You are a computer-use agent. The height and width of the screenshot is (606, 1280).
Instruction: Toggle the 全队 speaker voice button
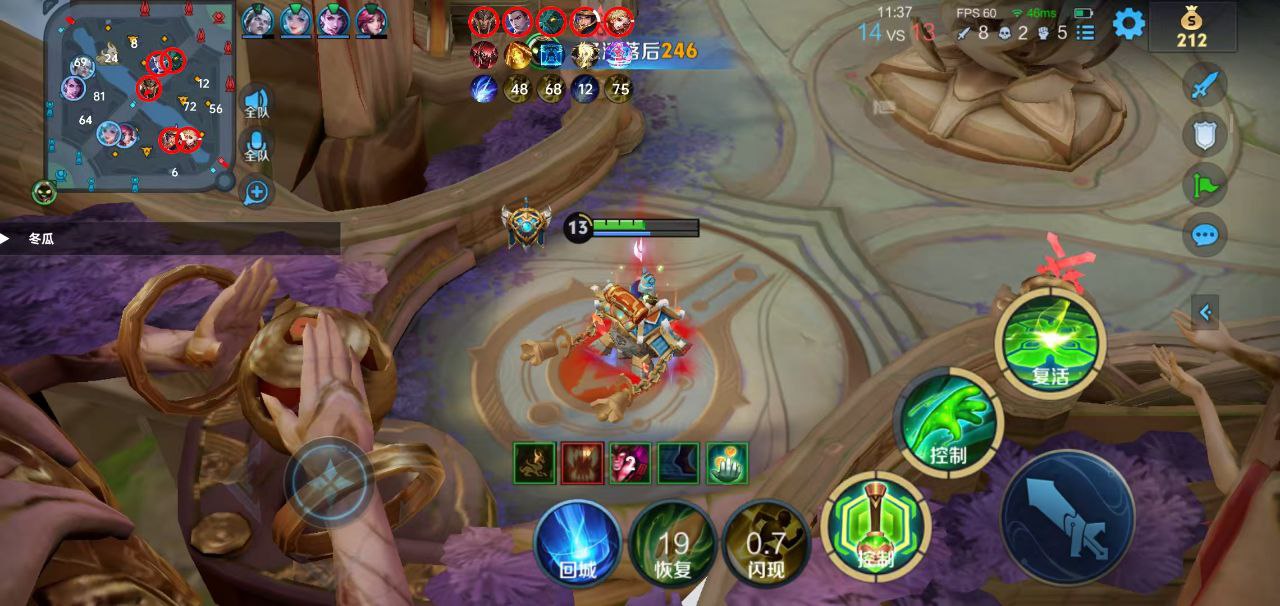pos(257,104)
